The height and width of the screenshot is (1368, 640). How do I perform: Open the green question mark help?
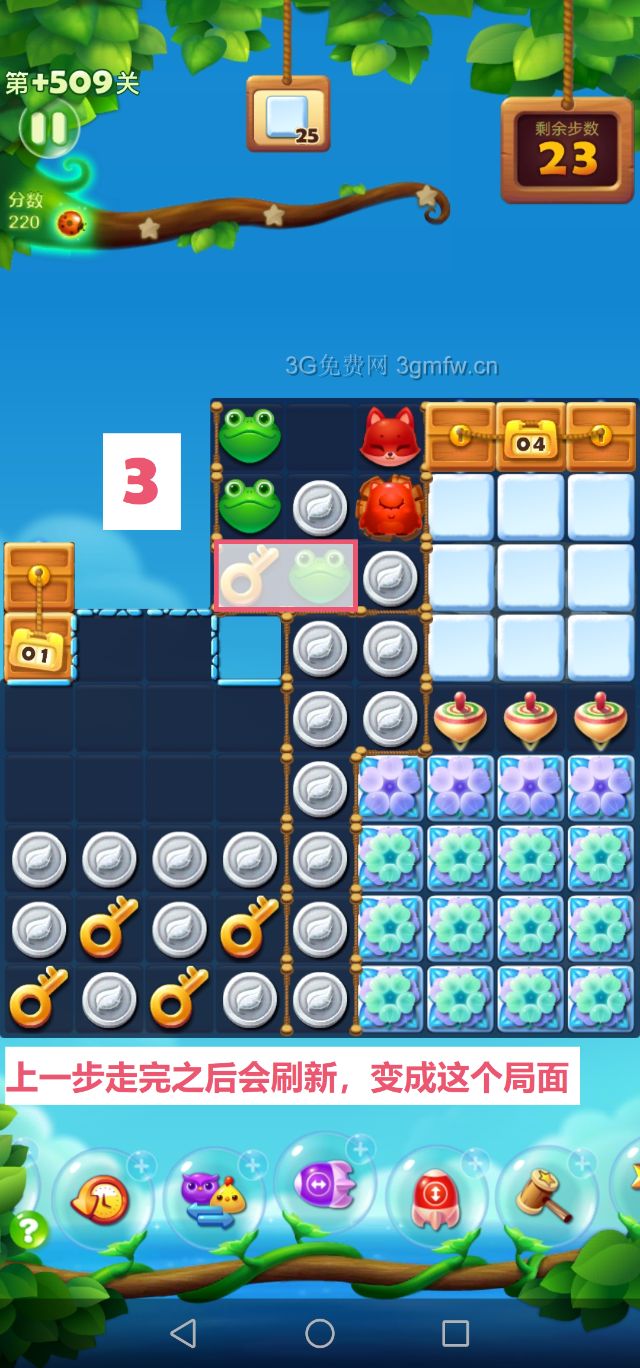(x=28, y=1229)
